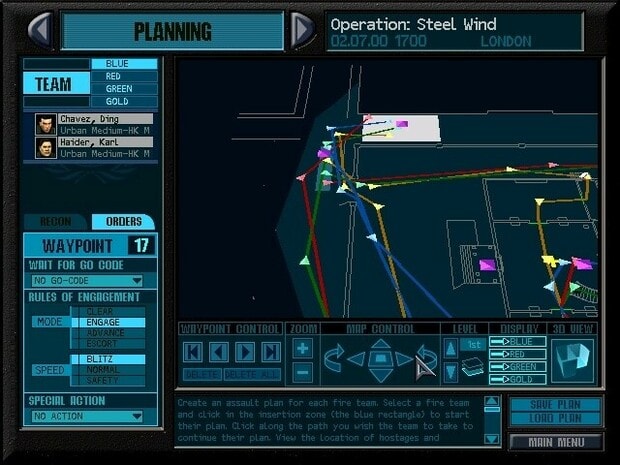This screenshot has width=620, height=465.
Task: Switch to the Recon tab
Action: point(56,221)
